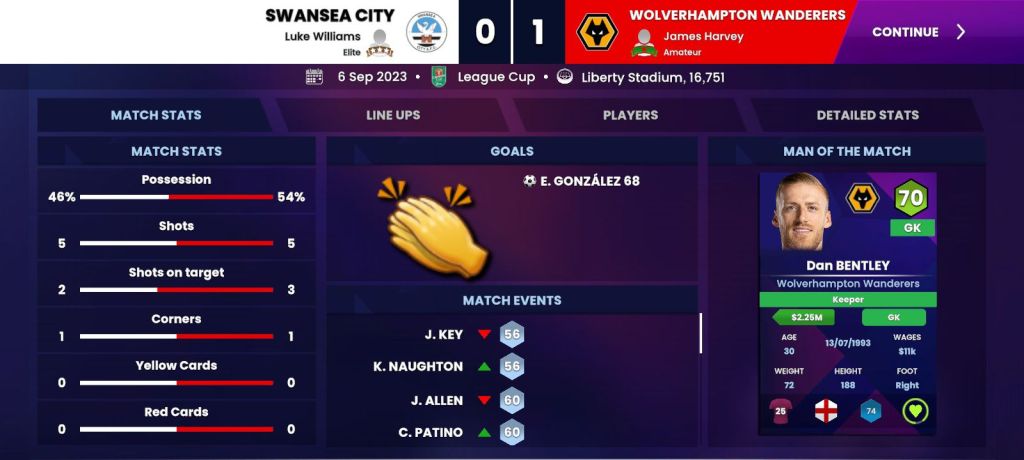Image resolution: width=1024 pixels, height=460 pixels.
Task: Open the Players tab
Action: [x=630, y=115]
